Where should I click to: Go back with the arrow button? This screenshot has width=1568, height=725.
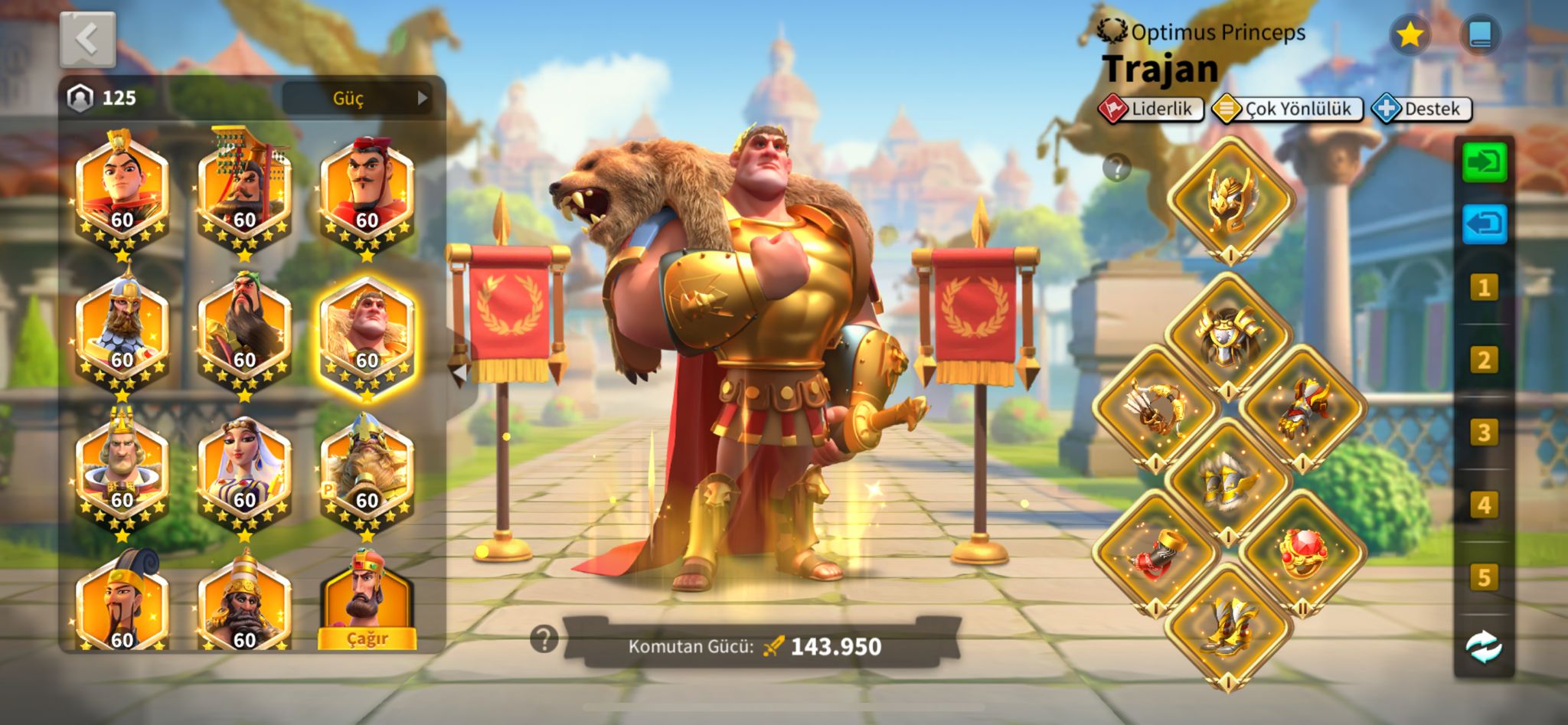point(87,39)
